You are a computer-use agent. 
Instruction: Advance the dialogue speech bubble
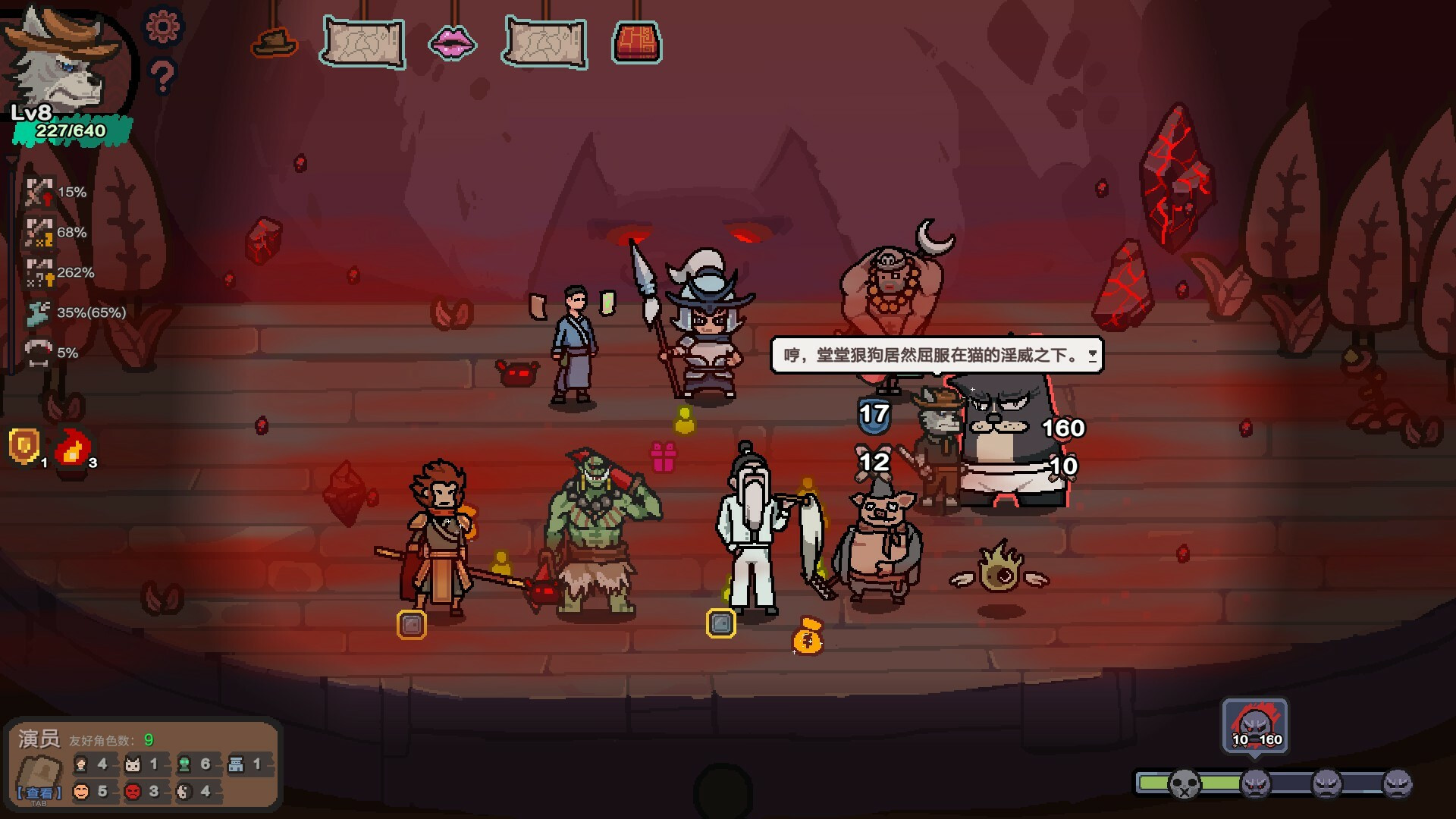pos(1092,355)
